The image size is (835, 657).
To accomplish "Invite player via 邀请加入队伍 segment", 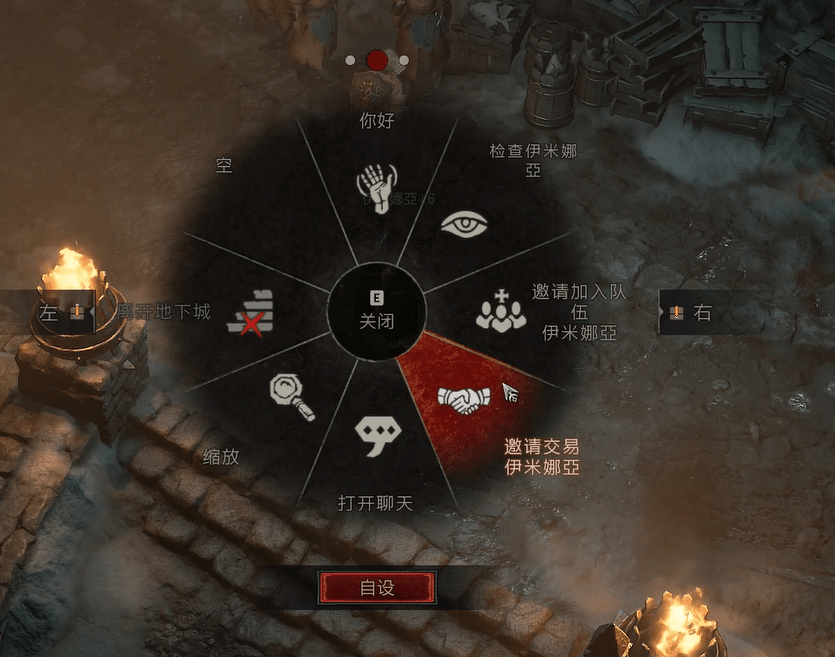I will pos(500,312).
